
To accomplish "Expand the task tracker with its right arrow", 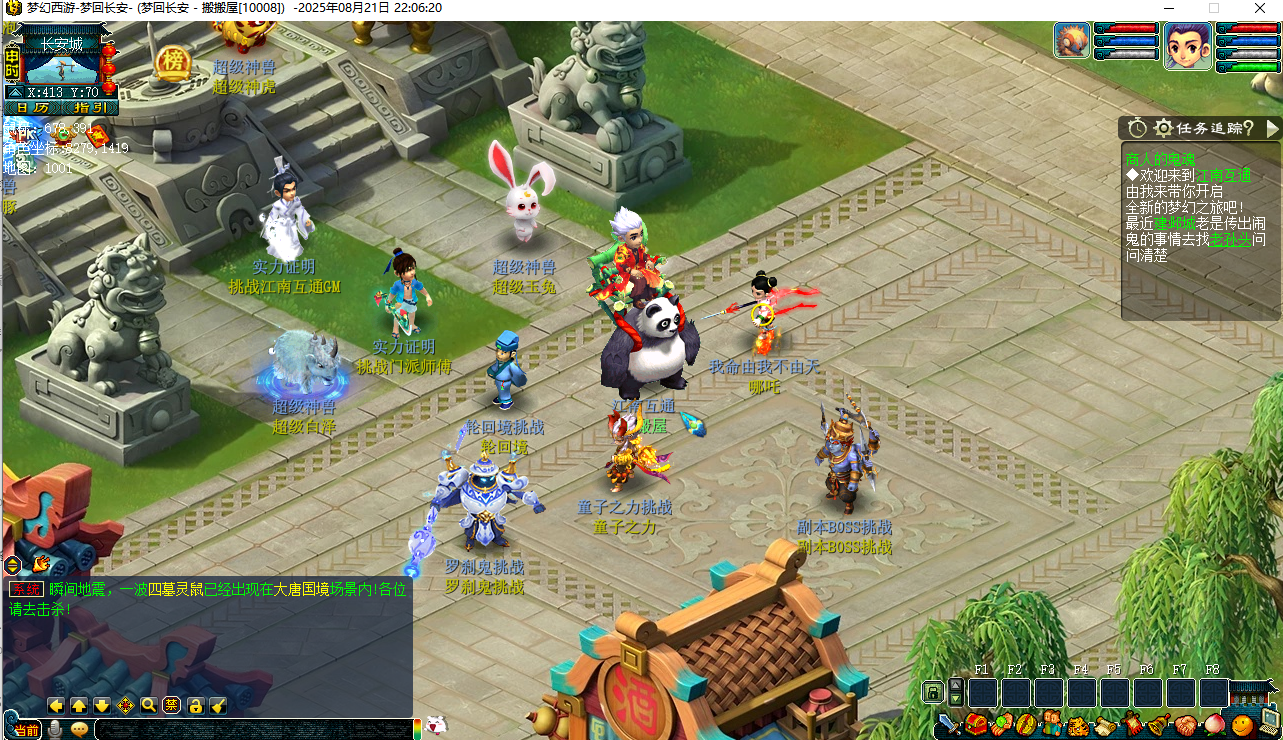I will point(1272,128).
